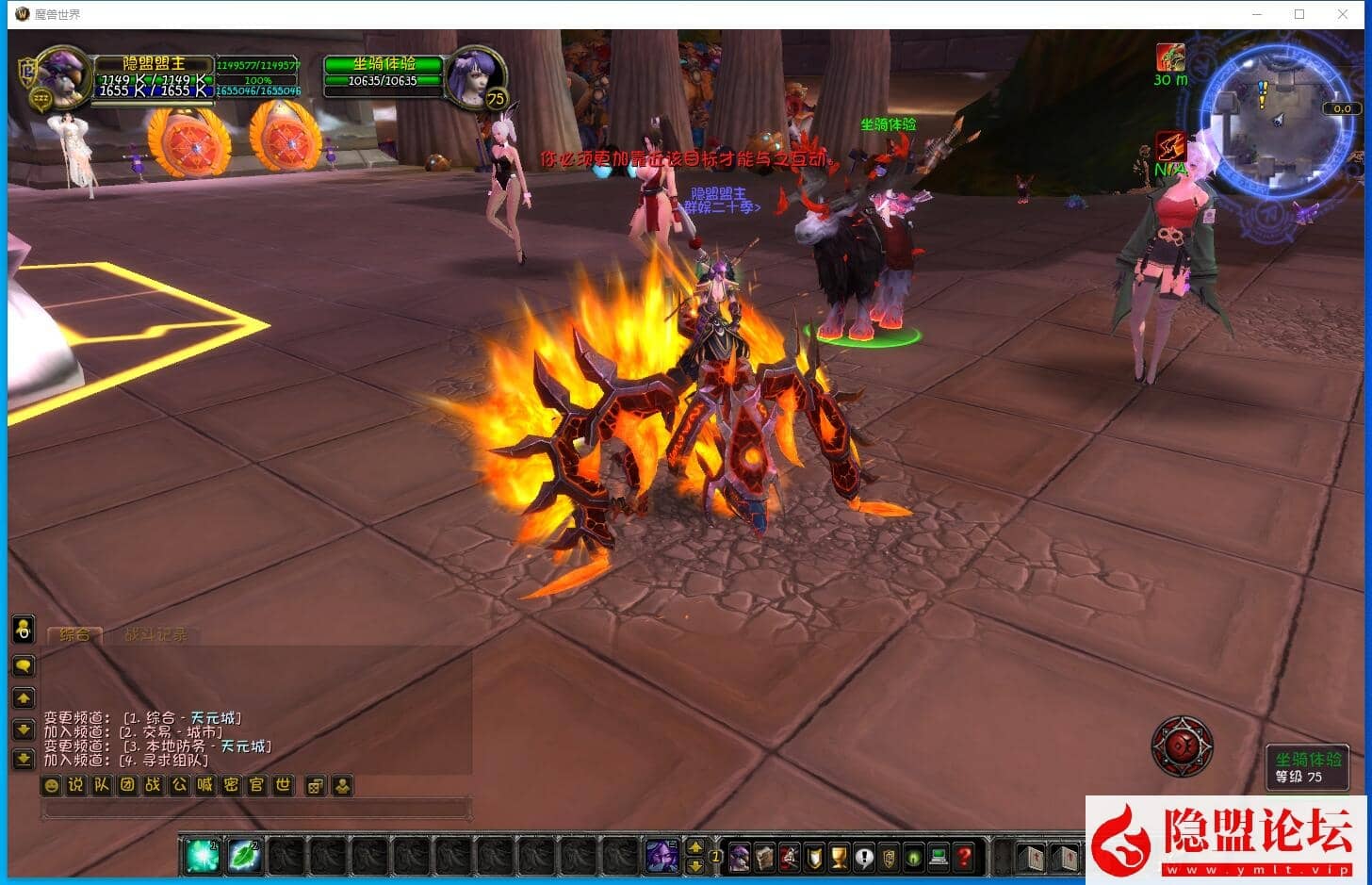The image size is (1372, 885).
Task: Open the gold trophy achievements button
Action: point(839,857)
